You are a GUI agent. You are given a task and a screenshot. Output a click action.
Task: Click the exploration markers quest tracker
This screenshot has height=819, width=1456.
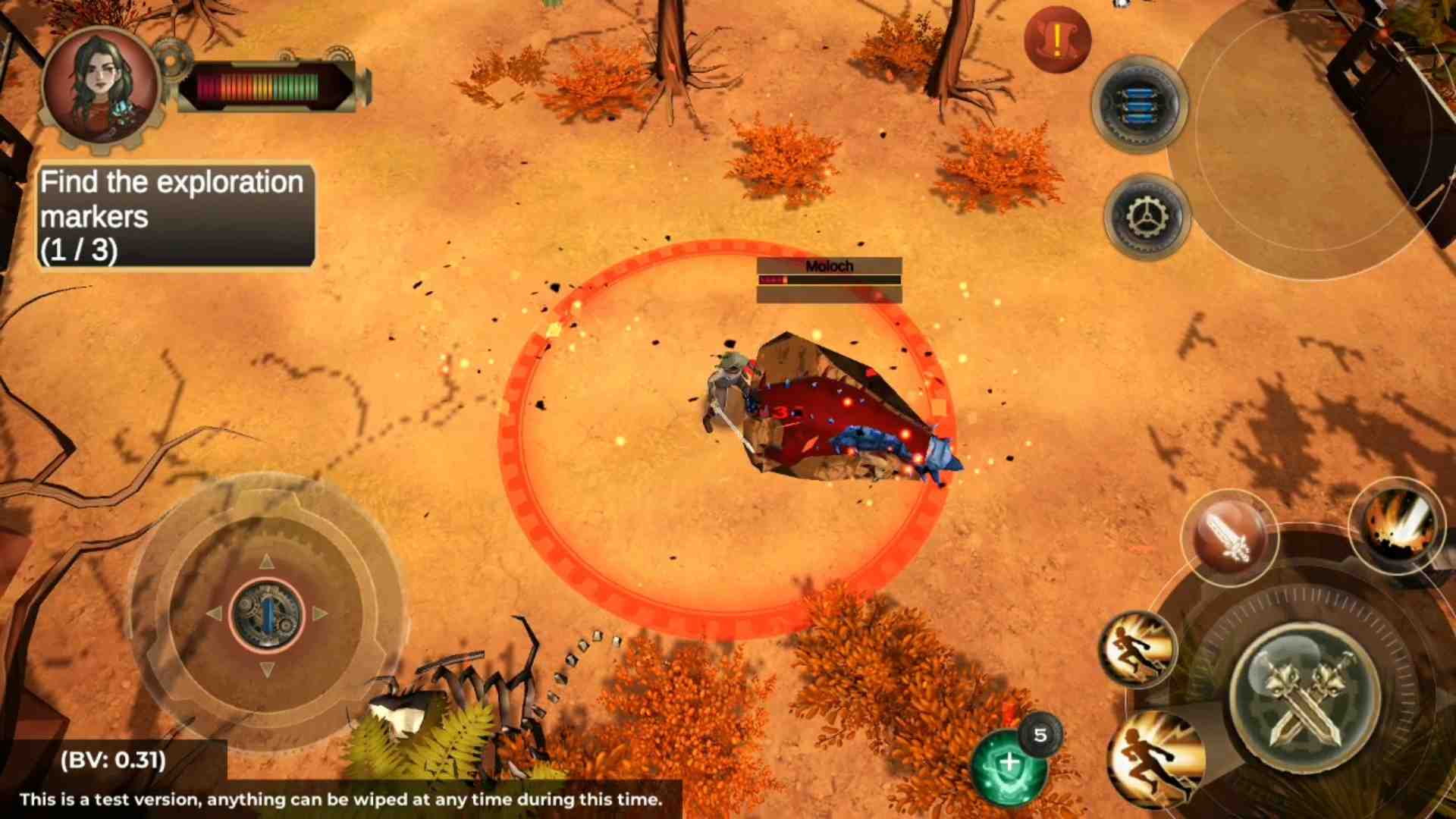click(x=175, y=216)
